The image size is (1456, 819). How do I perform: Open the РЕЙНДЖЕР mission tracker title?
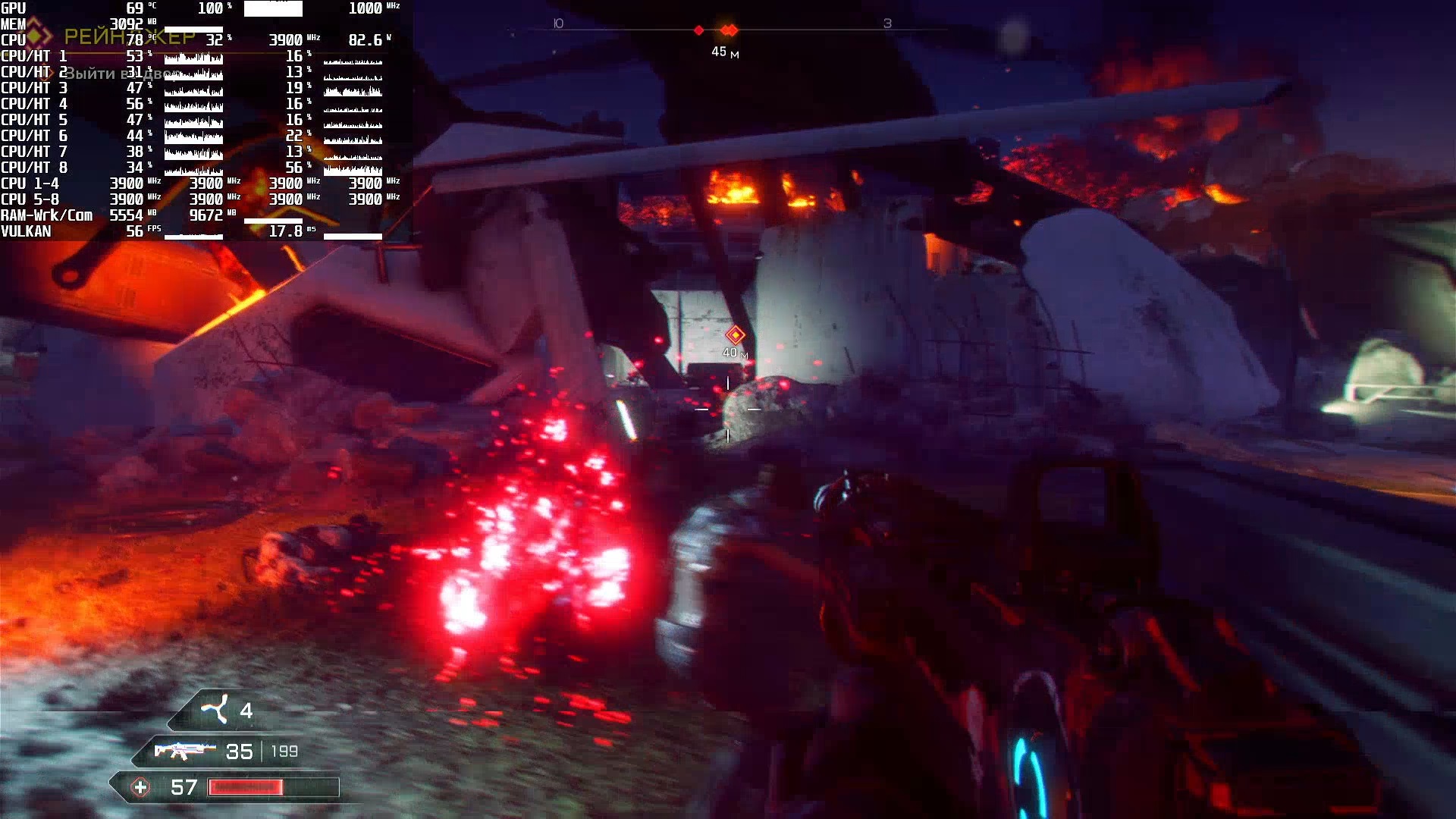click(129, 36)
